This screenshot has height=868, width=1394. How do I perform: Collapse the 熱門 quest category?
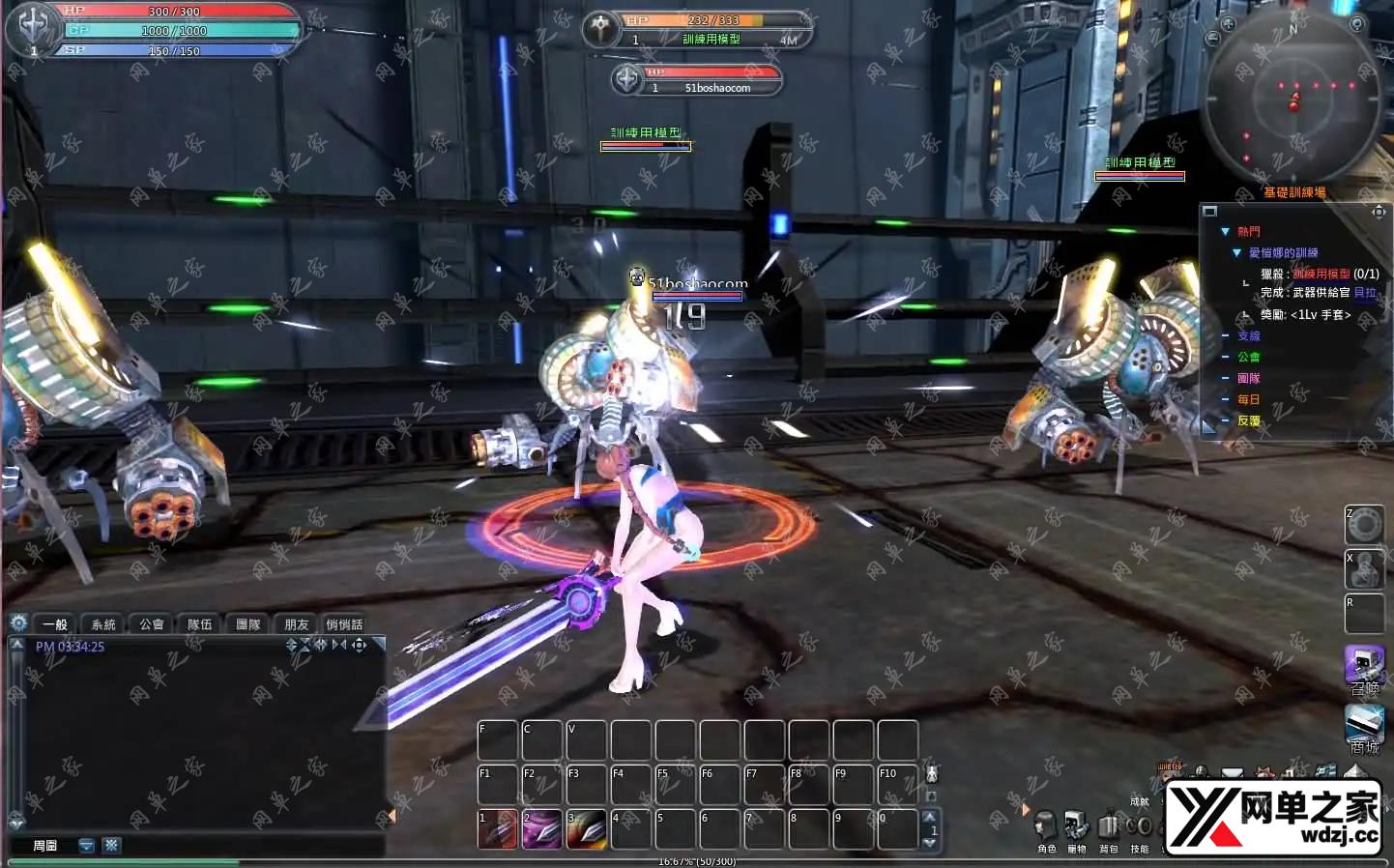pyautogui.click(x=1226, y=232)
